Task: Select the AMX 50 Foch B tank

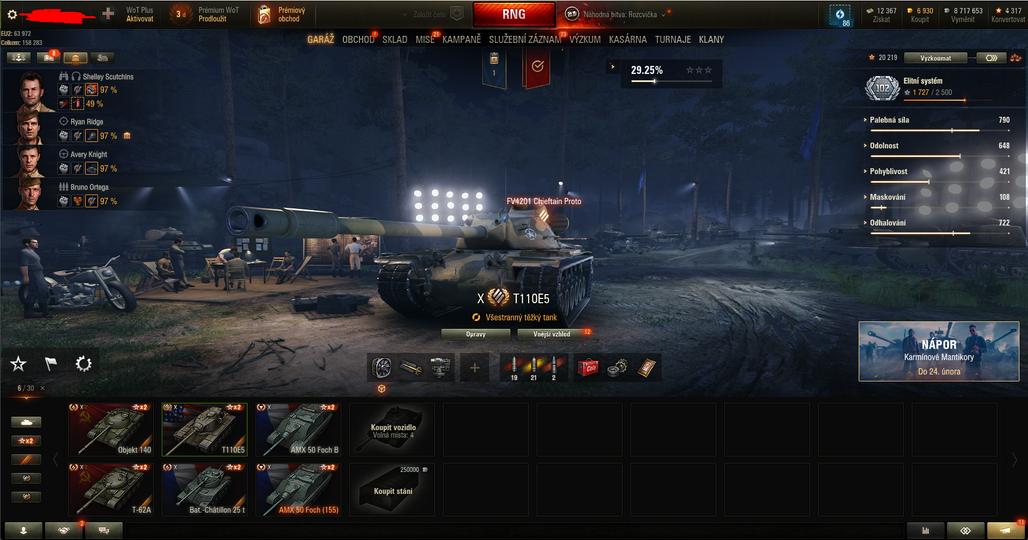Action: [298, 430]
